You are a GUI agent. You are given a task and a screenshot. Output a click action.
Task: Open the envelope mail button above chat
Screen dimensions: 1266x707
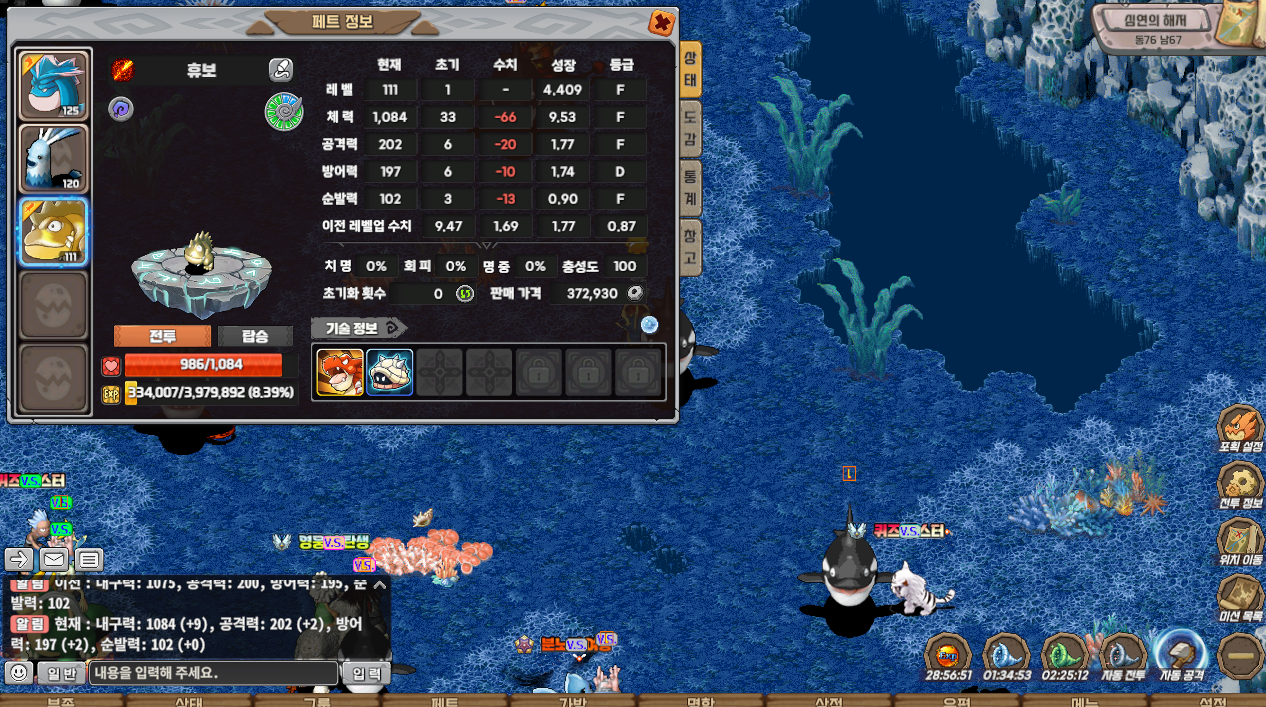tap(54, 559)
